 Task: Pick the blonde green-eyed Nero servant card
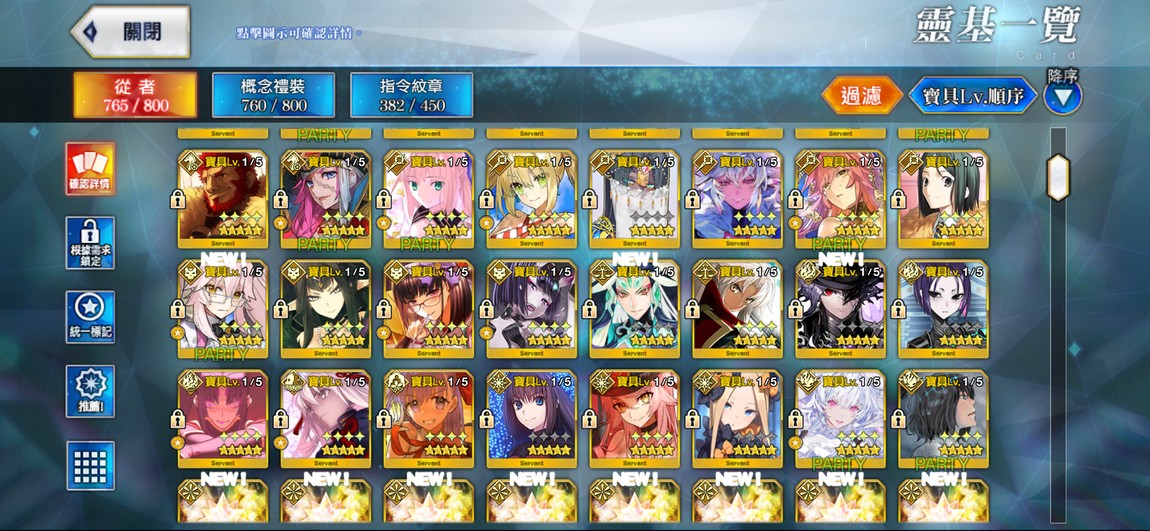point(531,197)
